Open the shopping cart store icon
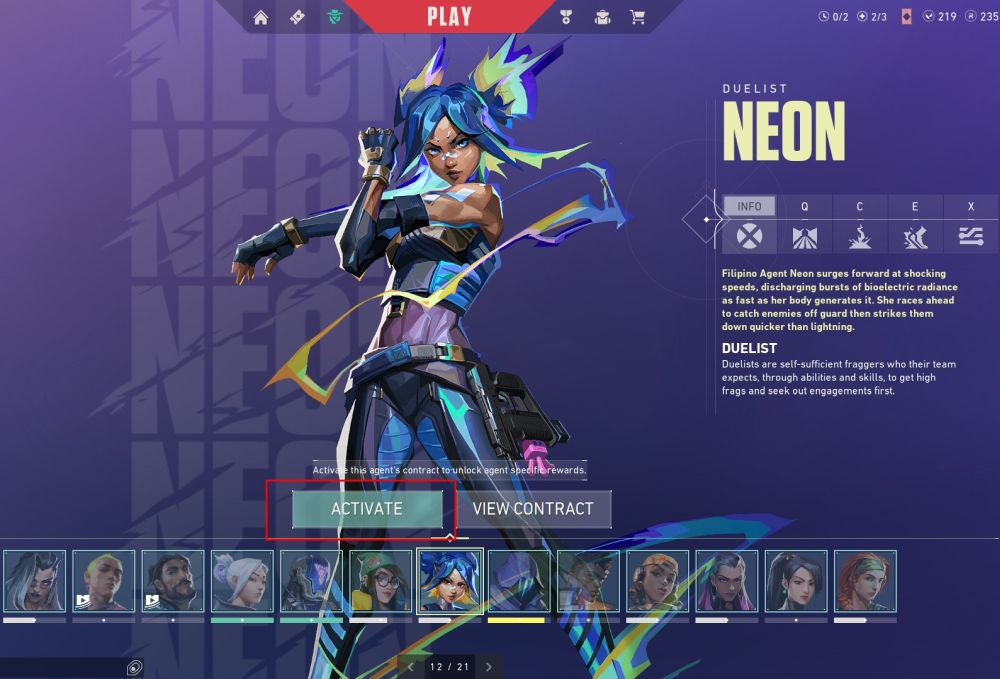This screenshot has width=1000, height=679. [637, 17]
